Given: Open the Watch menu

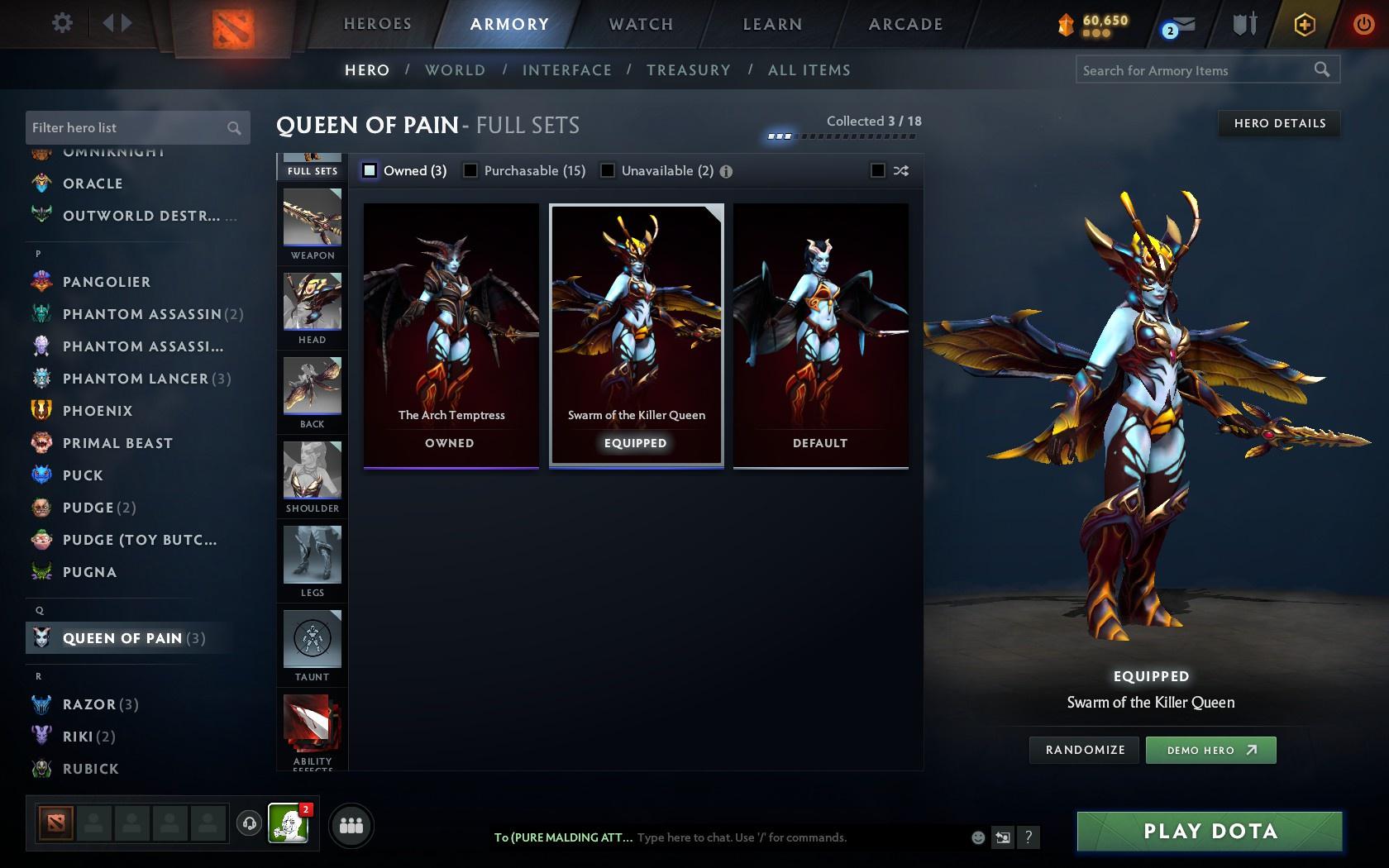Looking at the screenshot, I should coord(639,24).
